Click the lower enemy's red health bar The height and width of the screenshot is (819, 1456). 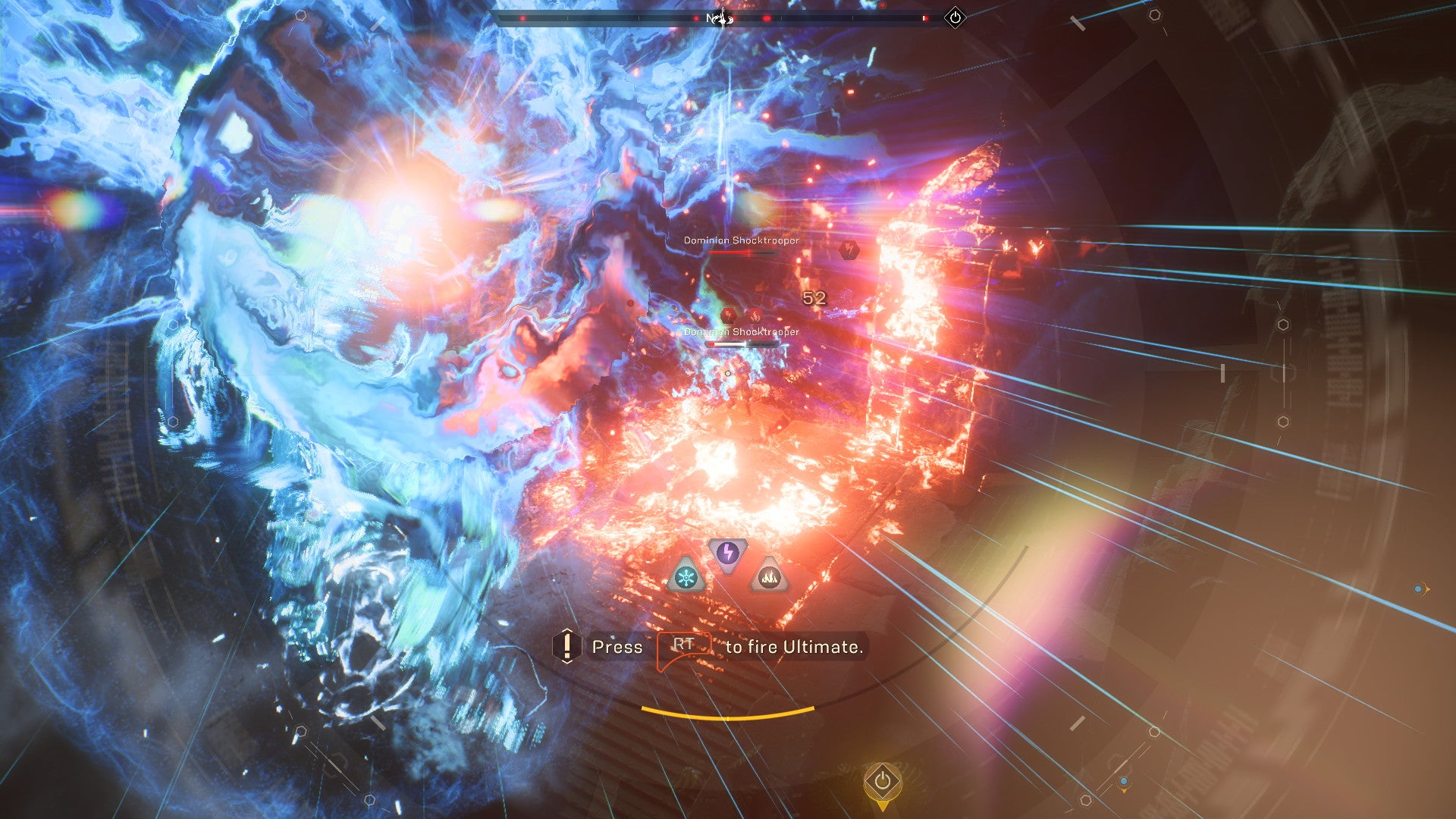coord(743,344)
